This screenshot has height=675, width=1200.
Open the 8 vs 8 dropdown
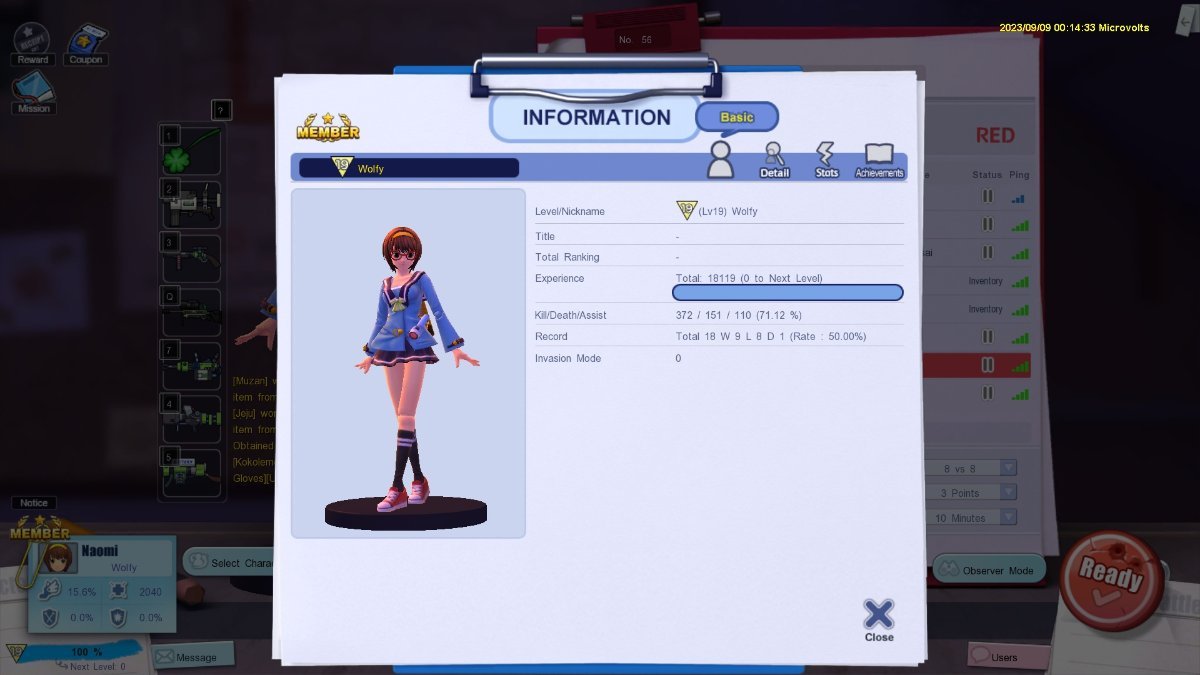1007,468
